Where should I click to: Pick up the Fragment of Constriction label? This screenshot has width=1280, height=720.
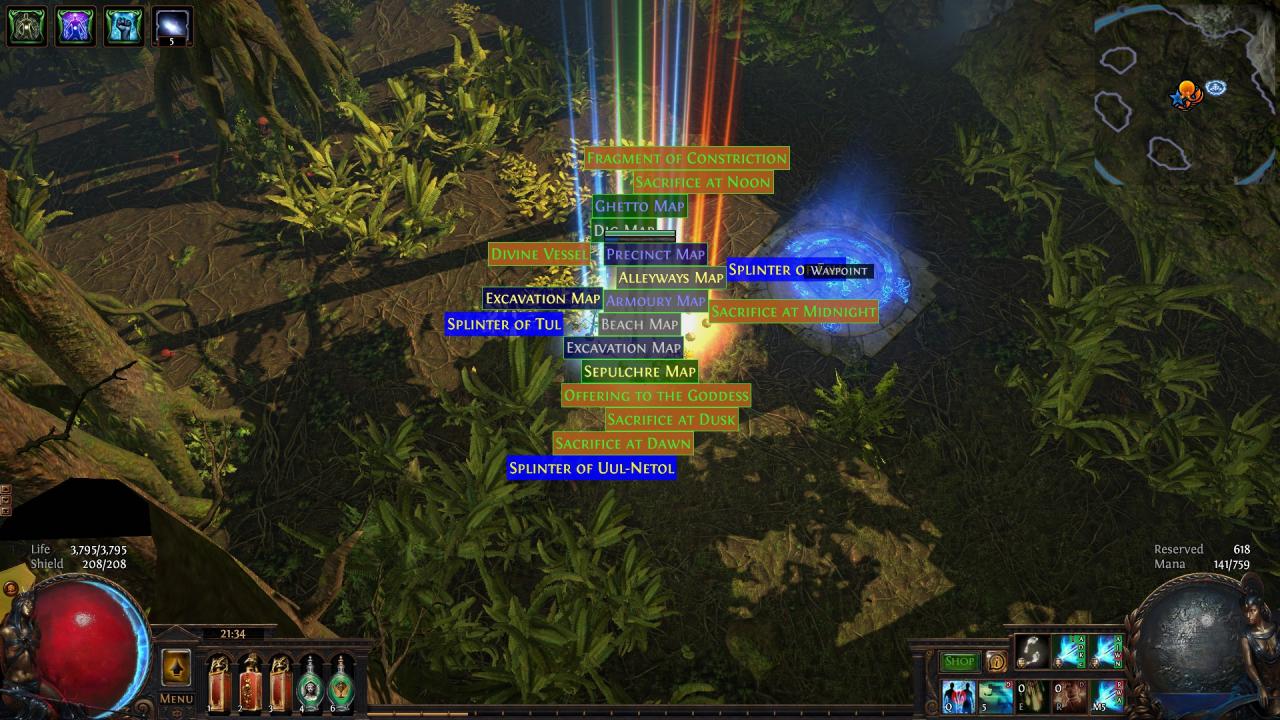tap(686, 158)
